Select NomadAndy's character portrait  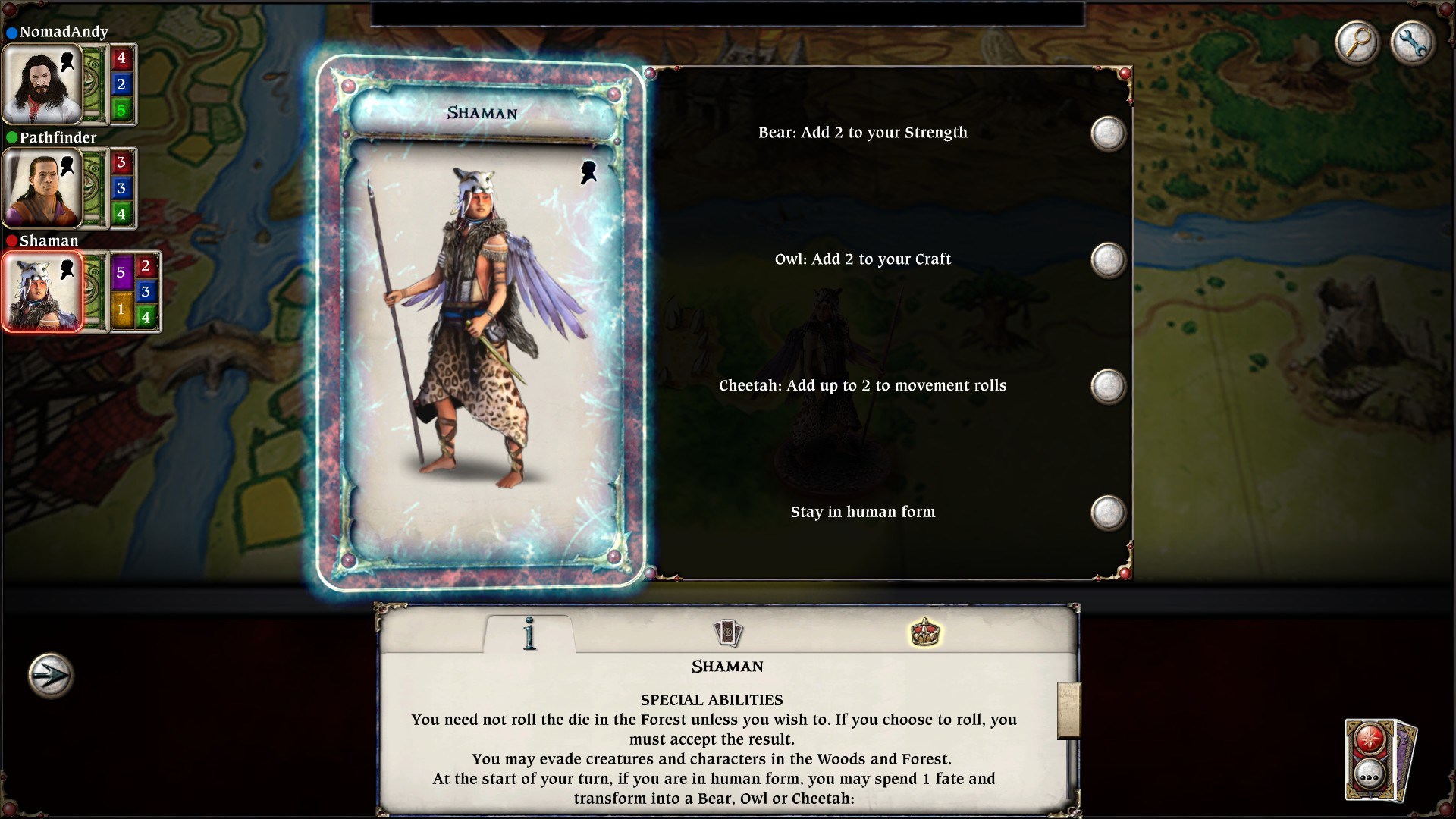(x=43, y=84)
